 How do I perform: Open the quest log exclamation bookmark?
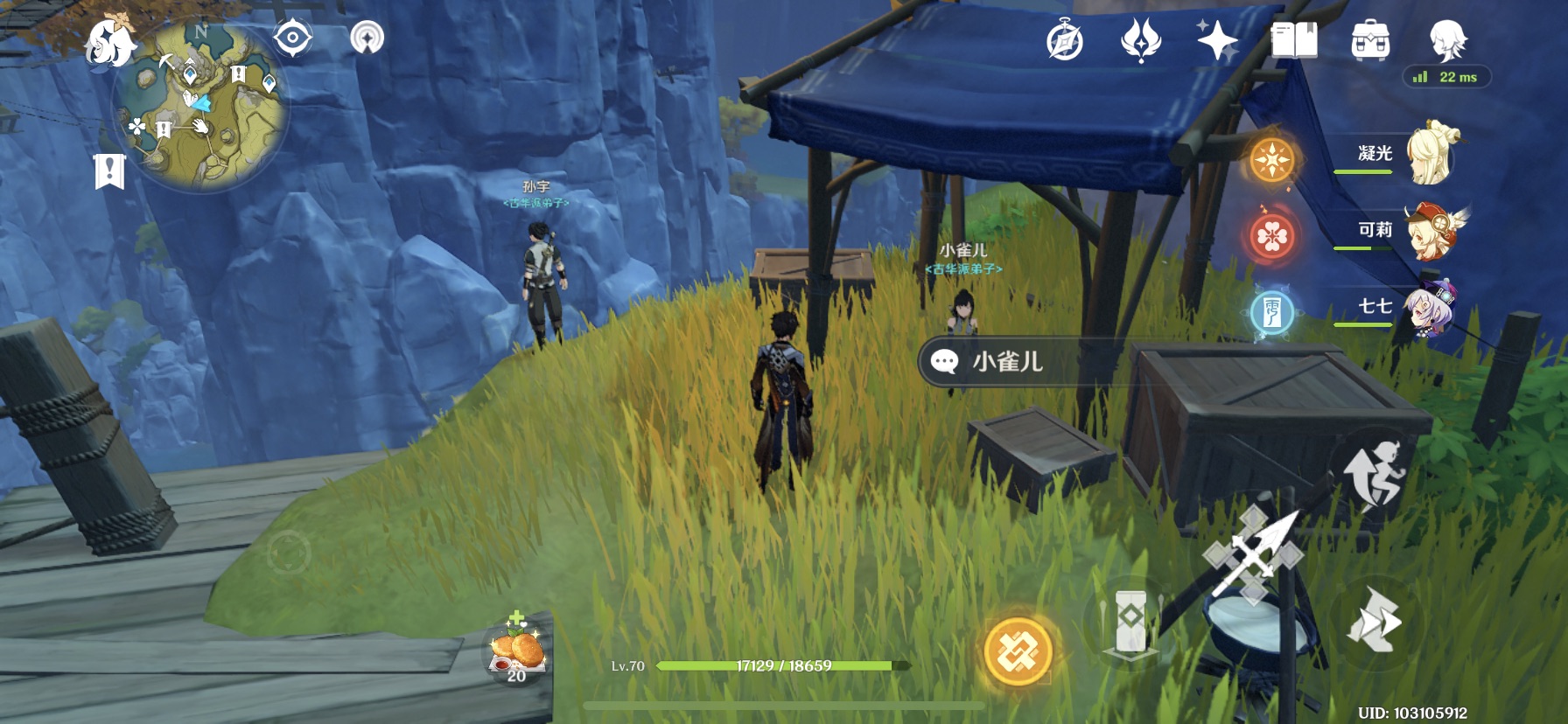pos(109,171)
